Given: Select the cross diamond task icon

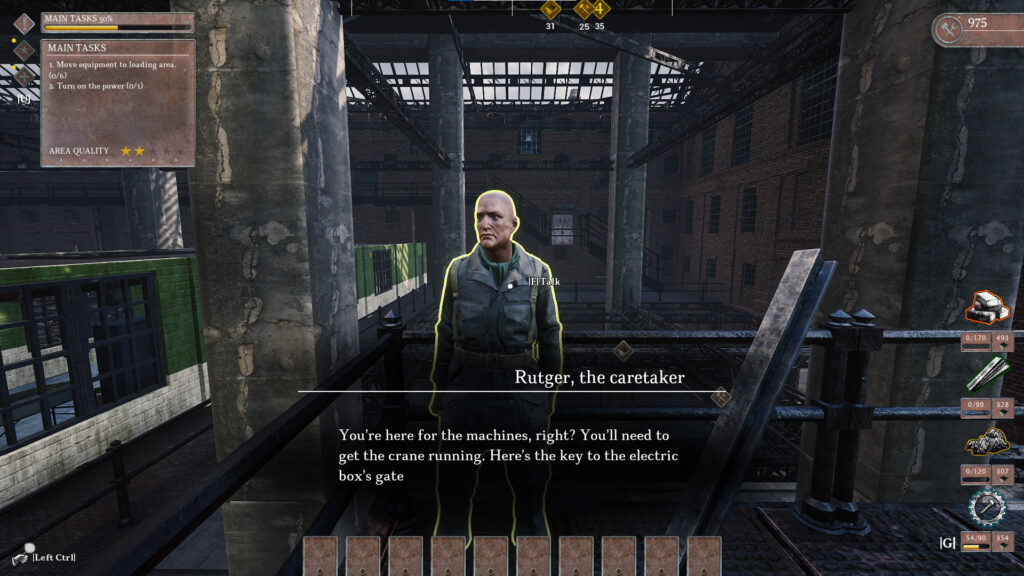Looking at the screenshot, I should pos(24,76).
